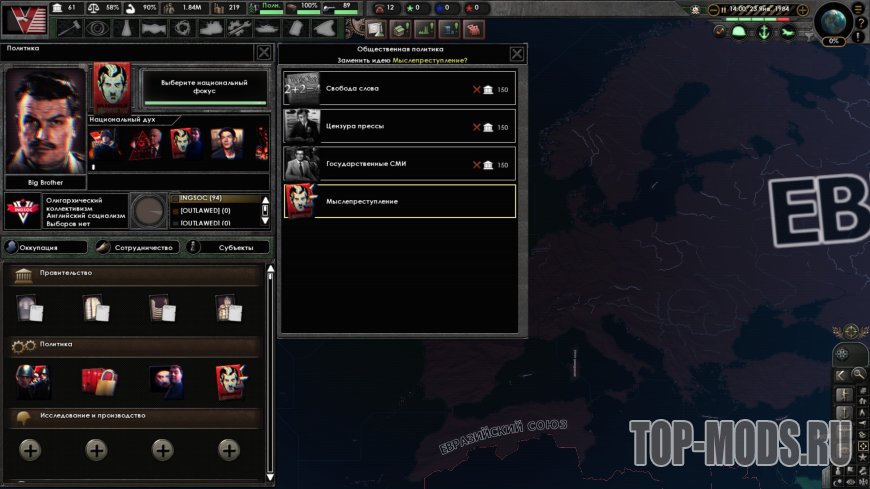Choose the Свобода слова policy
Image resolution: width=870 pixels, height=489 pixels.
(400, 89)
